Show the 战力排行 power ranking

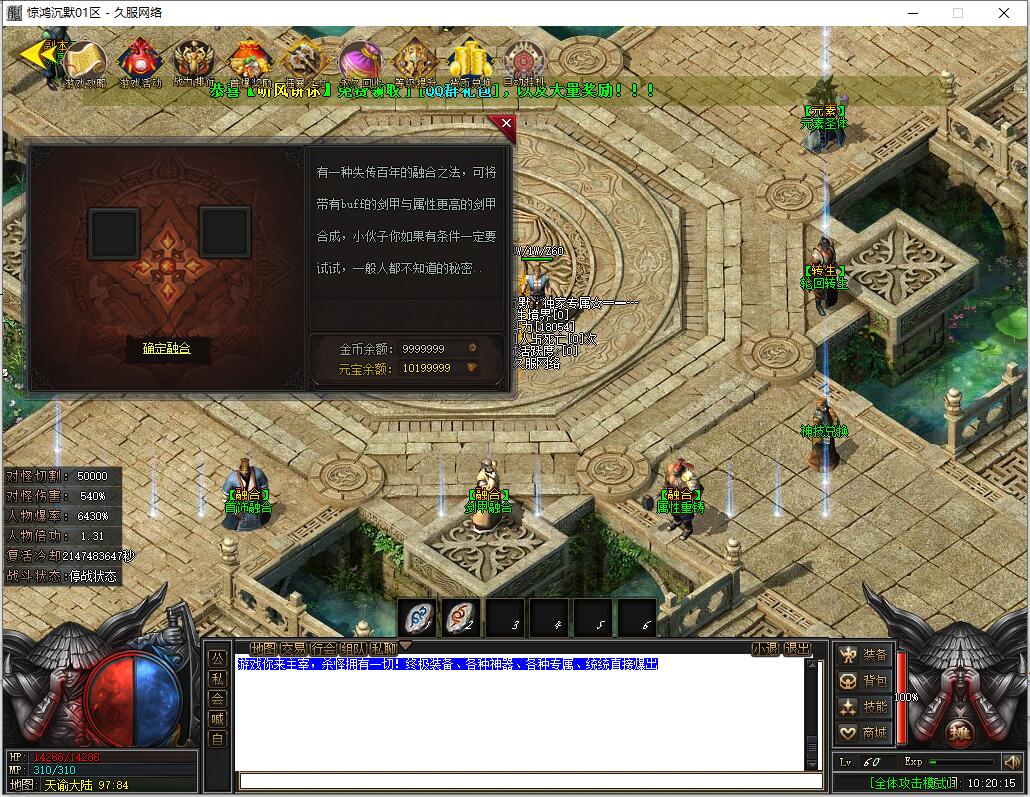pyautogui.click(x=194, y=61)
